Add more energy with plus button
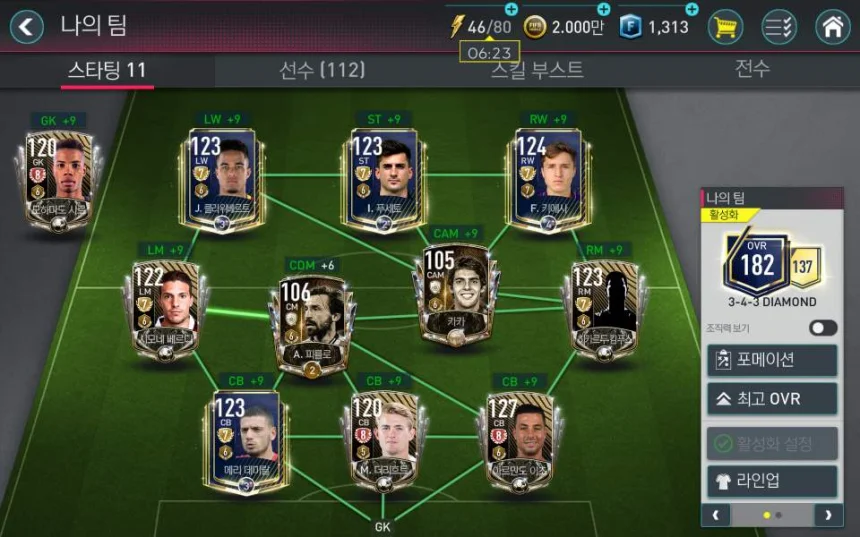This screenshot has height=537, width=860. 511,9
